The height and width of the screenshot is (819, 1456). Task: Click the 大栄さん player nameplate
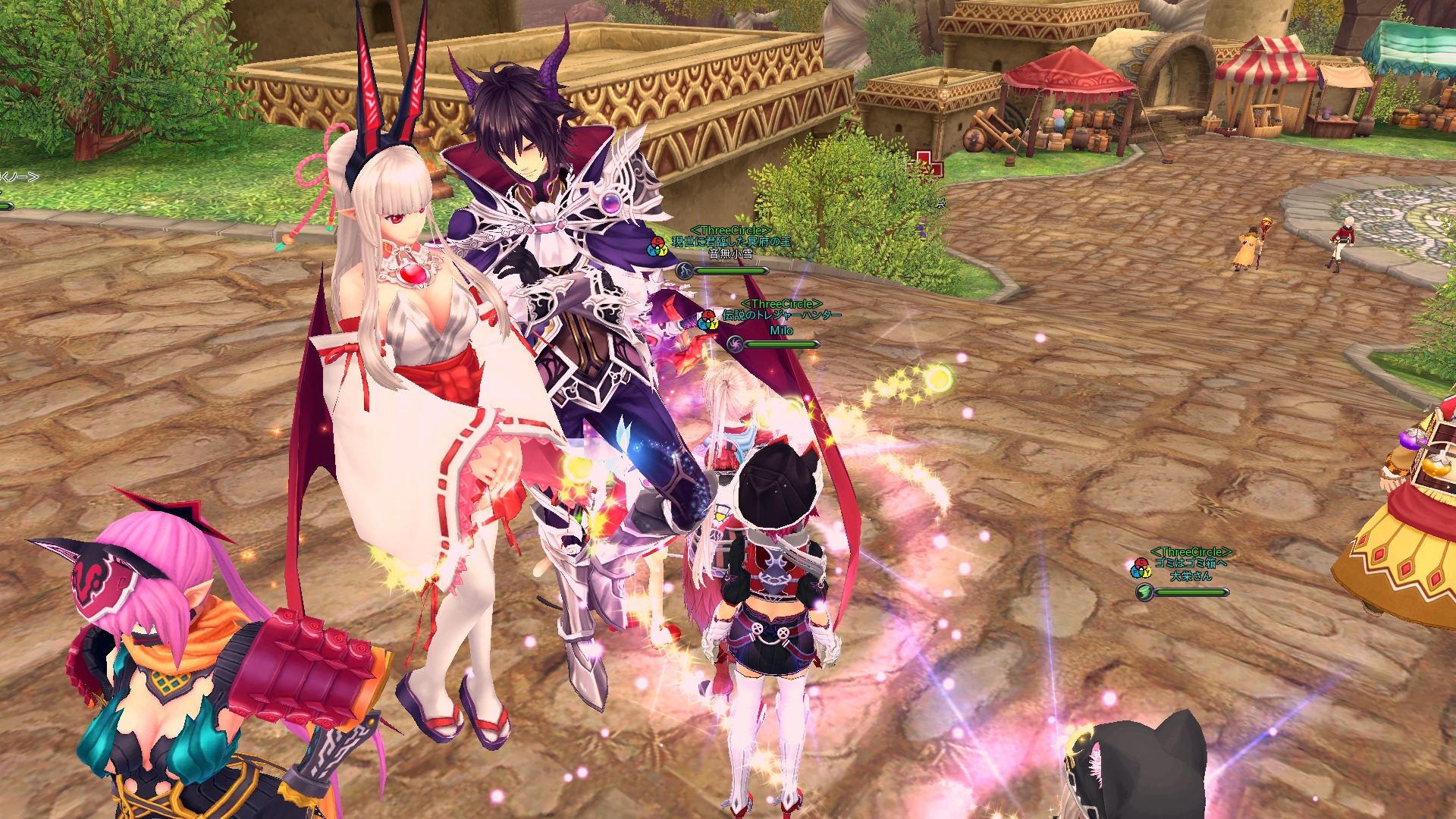1190,576
